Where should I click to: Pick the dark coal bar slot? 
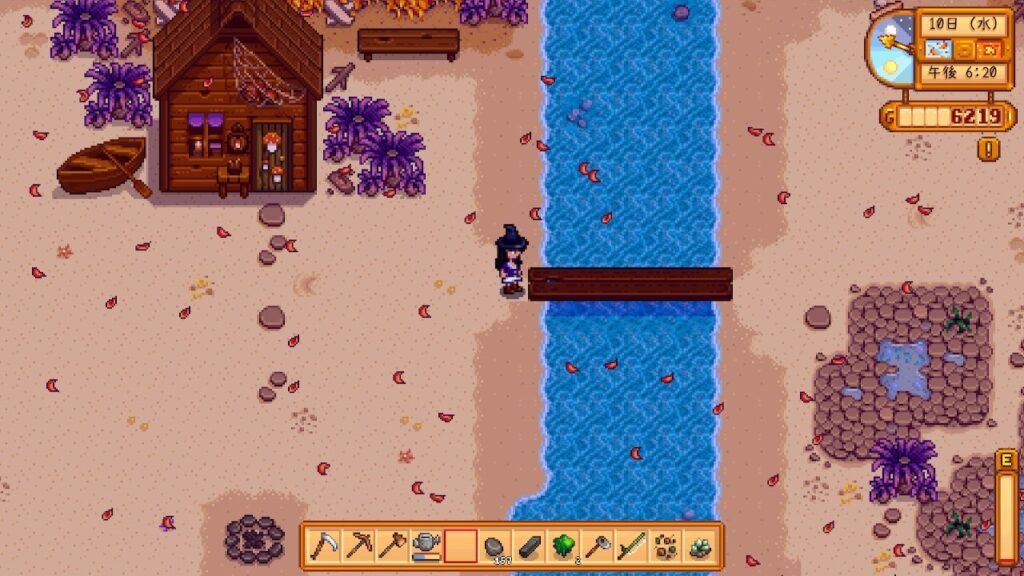(529, 546)
